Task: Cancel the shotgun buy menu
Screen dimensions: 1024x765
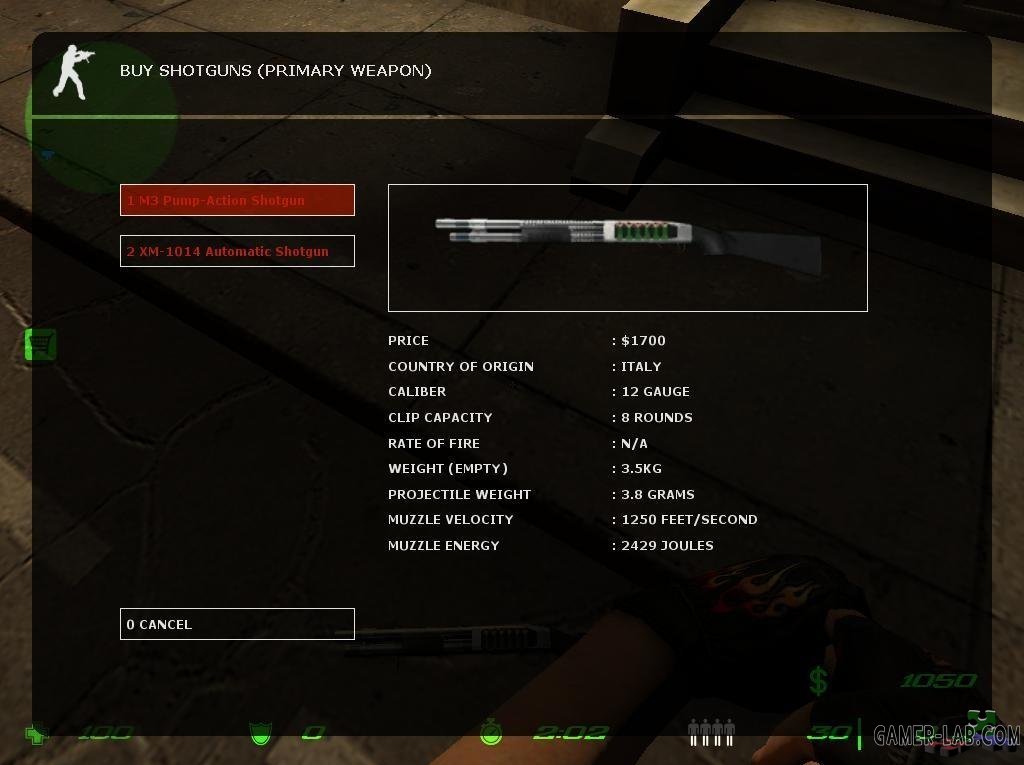Action: click(x=237, y=624)
